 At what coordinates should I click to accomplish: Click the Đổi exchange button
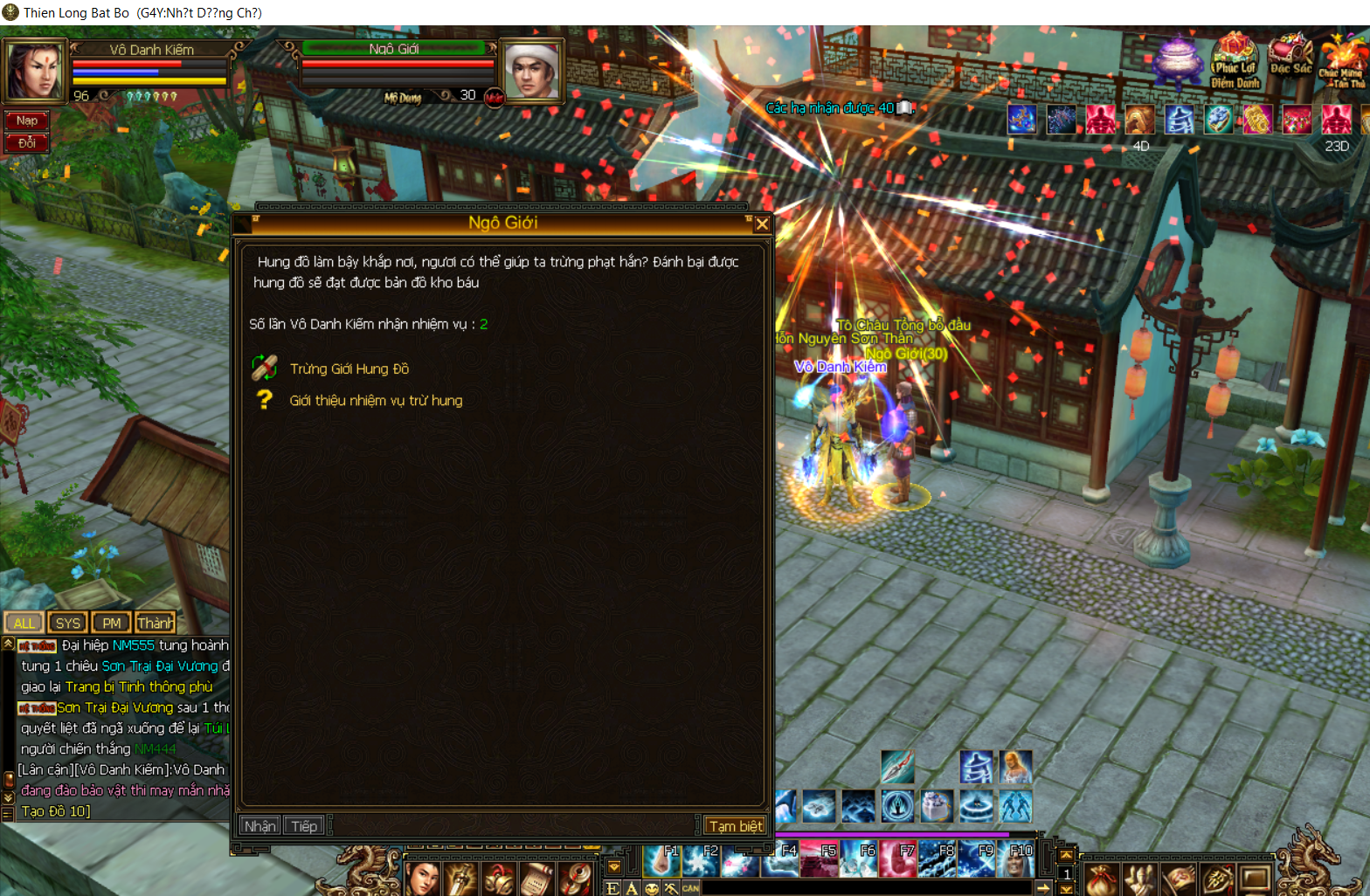click(26, 142)
